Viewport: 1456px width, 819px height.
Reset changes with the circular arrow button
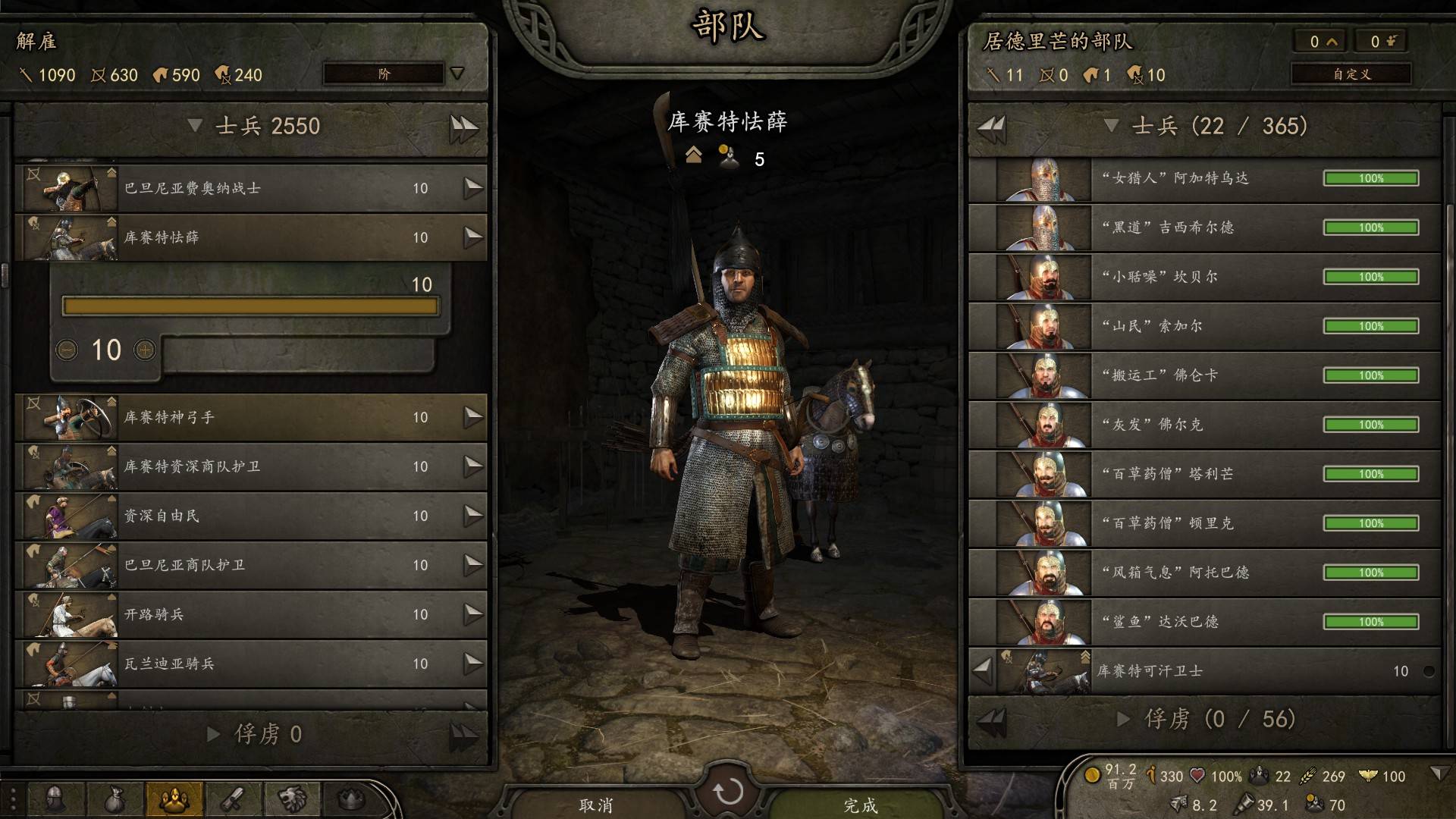[x=728, y=792]
